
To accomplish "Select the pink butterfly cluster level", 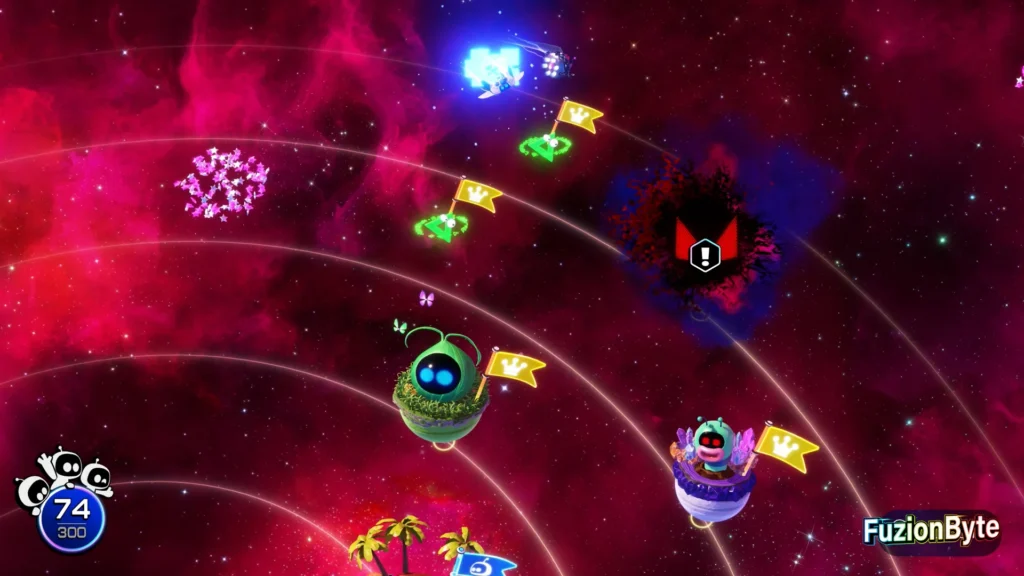I will click(x=222, y=183).
